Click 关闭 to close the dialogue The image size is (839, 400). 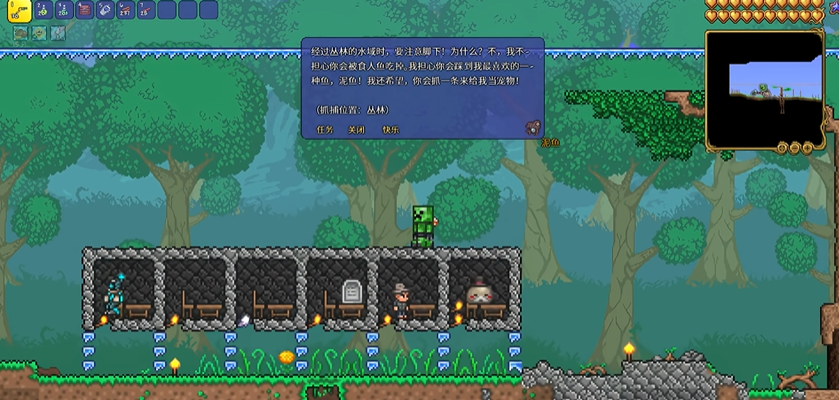pyautogui.click(x=356, y=129)
